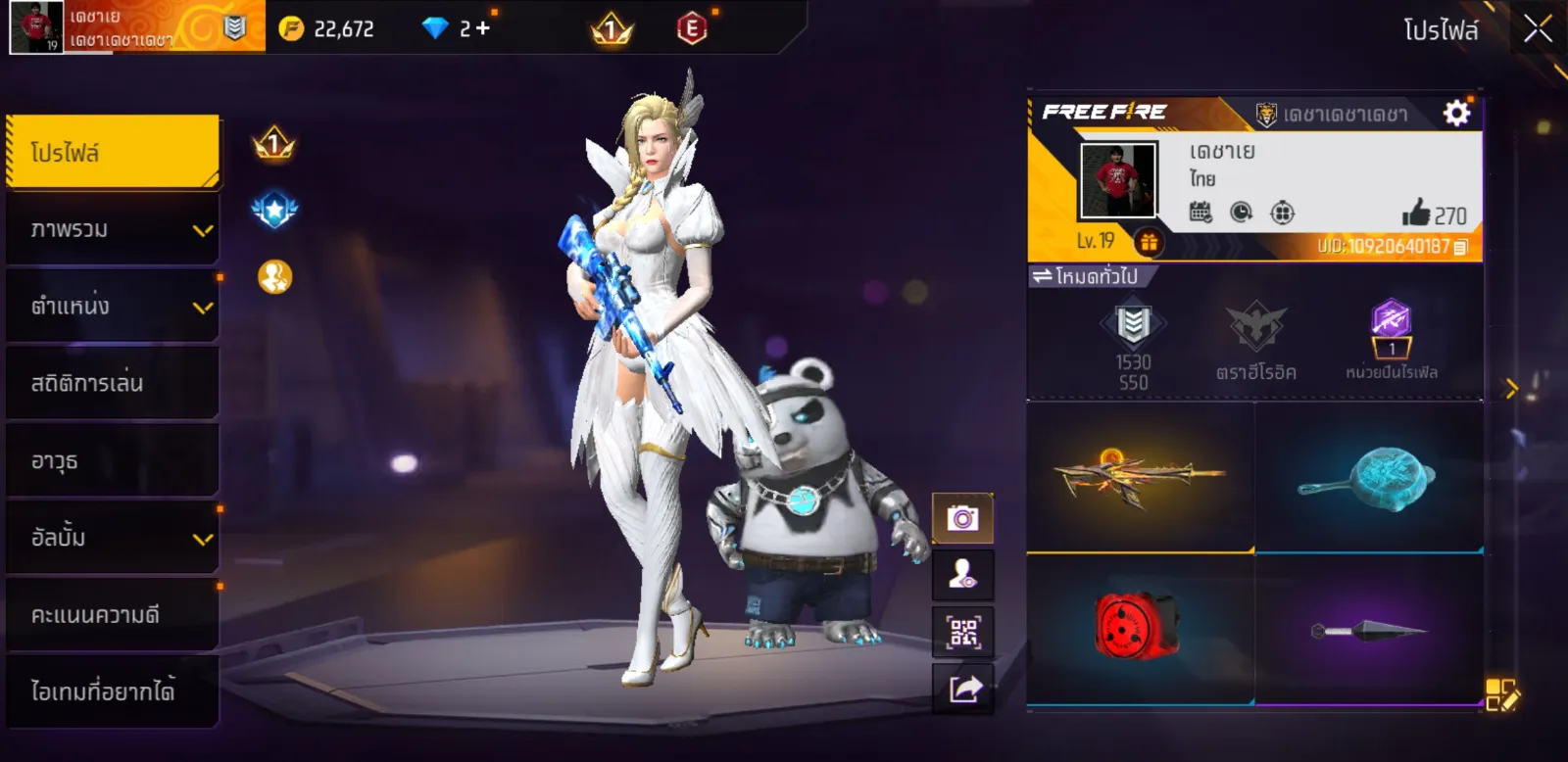The image size is (1568, 762).
Task: Switch the โหมดทั่วไป mode toggle
Action: 1086,277
